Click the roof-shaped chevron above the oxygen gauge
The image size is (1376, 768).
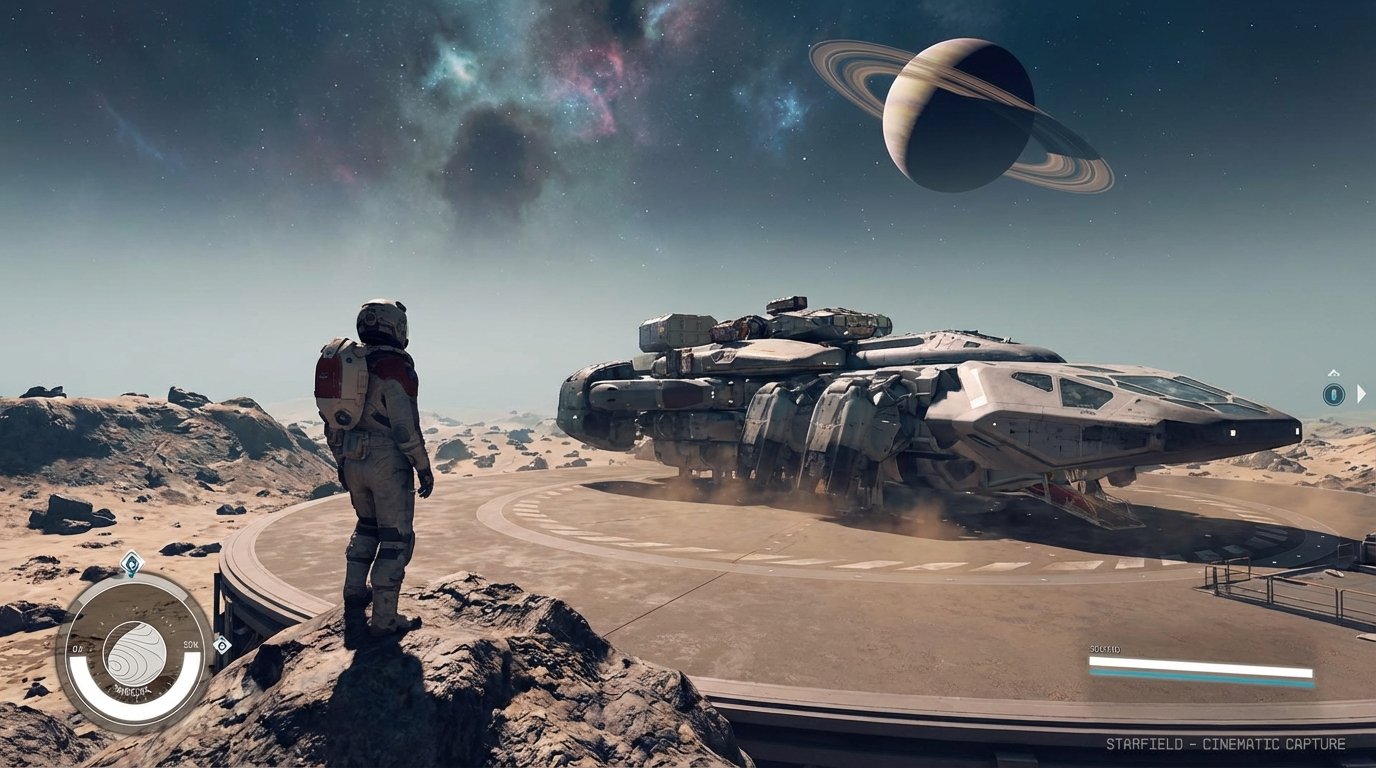1333,372
